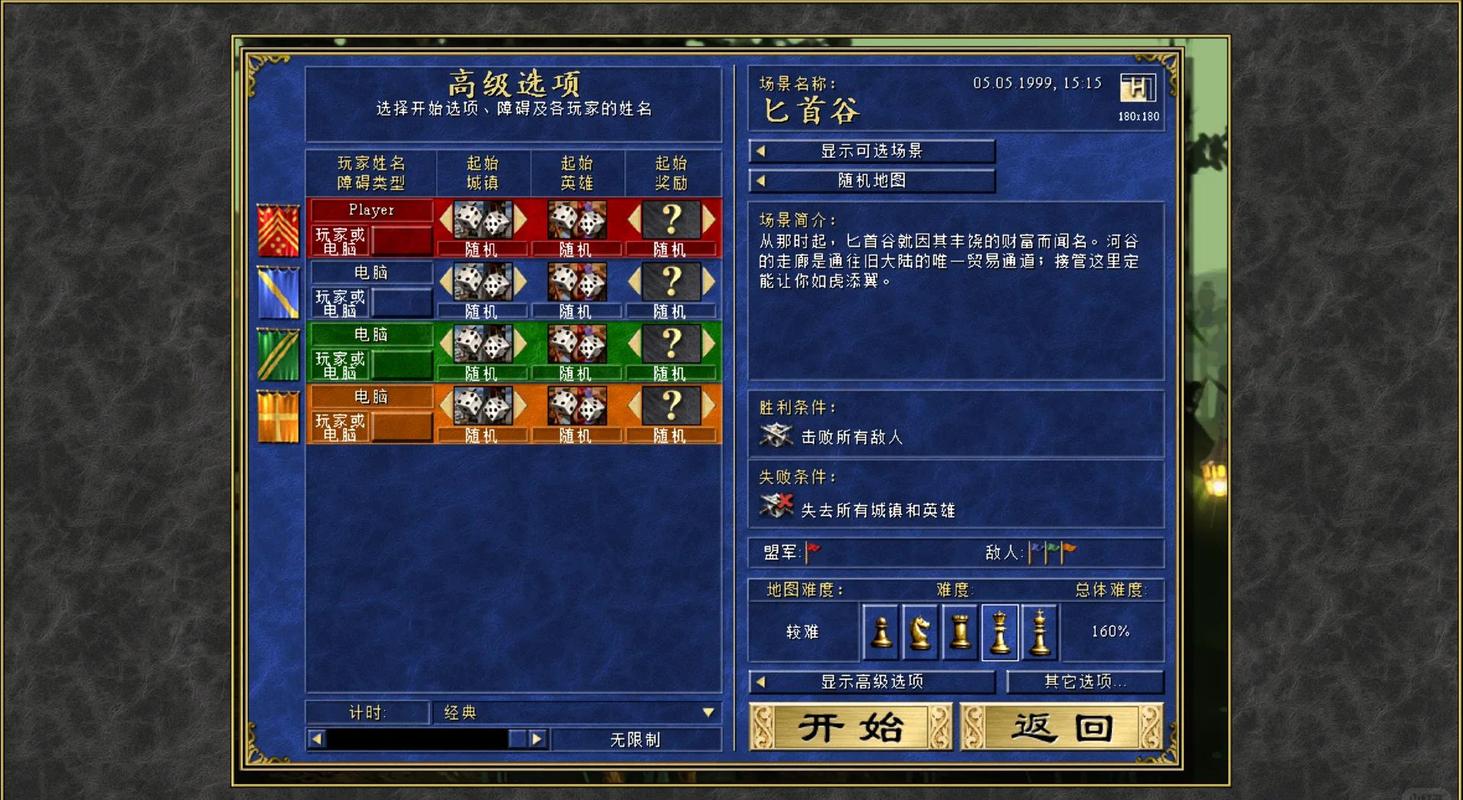
Task: Open the 其它选项 other options menu
Action: click(1085, 681)
